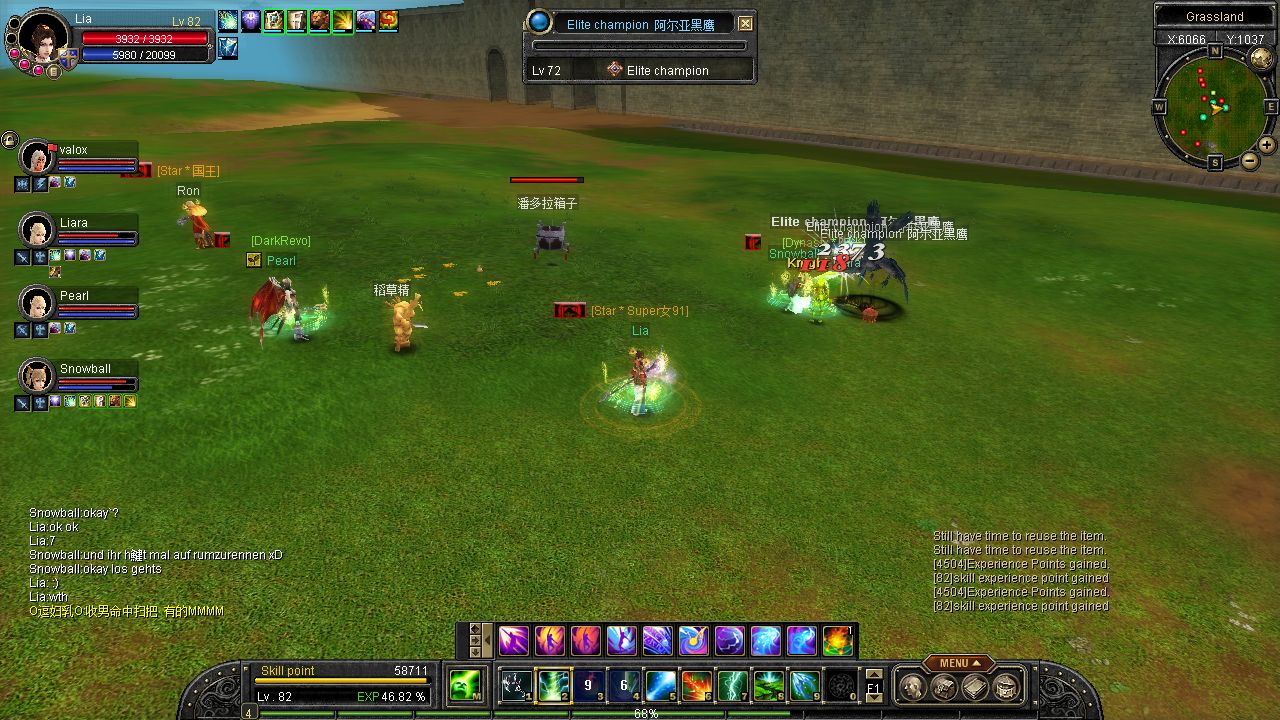Image resolution: width=1280 pixels, height=720 pixels.
Task: Open the book icon under MENU
Action: tap(975, 686)
